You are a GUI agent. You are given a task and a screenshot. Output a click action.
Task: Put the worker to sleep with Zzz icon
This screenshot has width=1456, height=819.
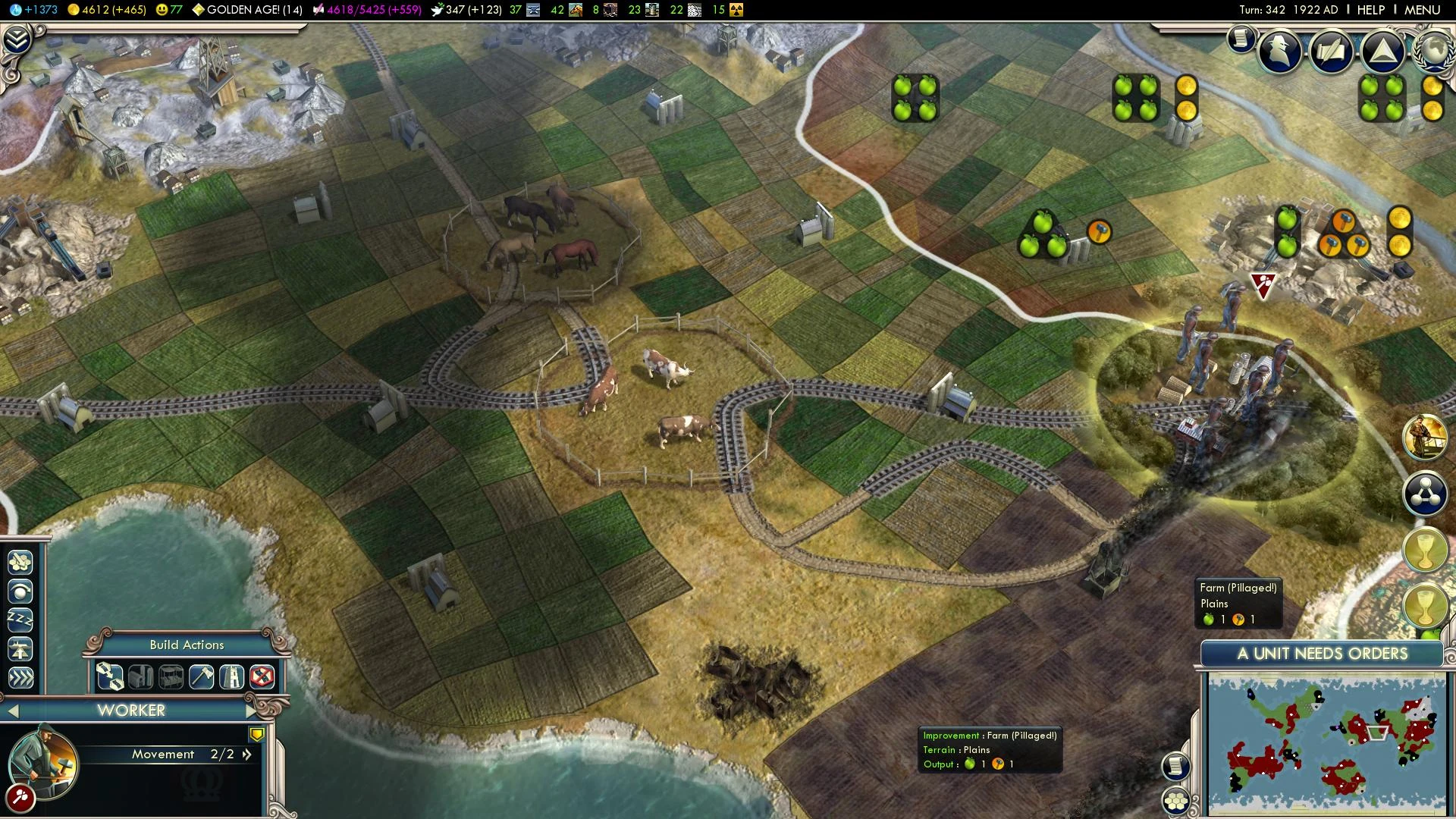click(19, 618)
